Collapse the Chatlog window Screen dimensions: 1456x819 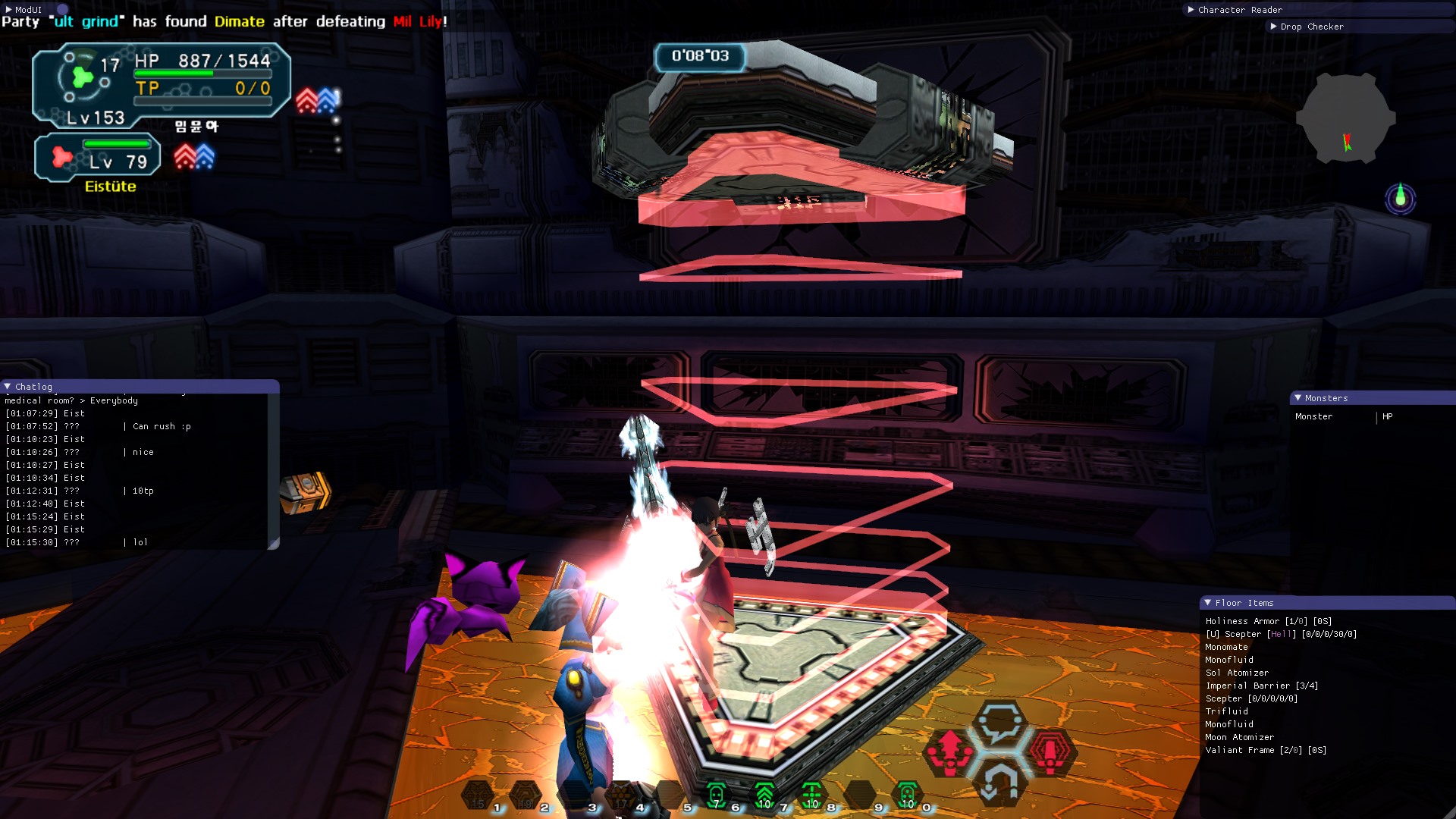[8, 387]
